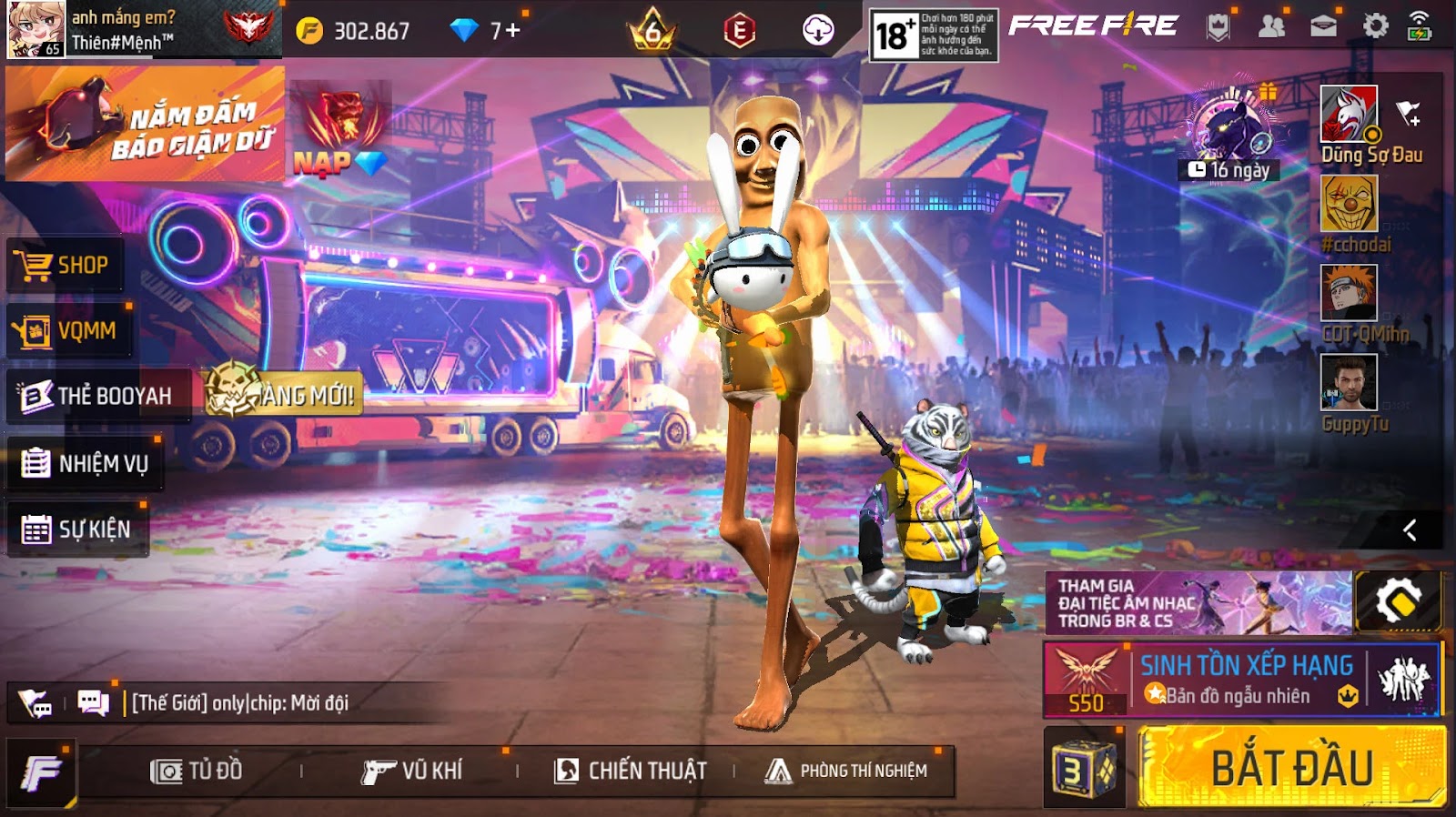Open THẺ BOOYAH pass
Viewport: 1456px width, 817px height.
(x=97, y=396)
